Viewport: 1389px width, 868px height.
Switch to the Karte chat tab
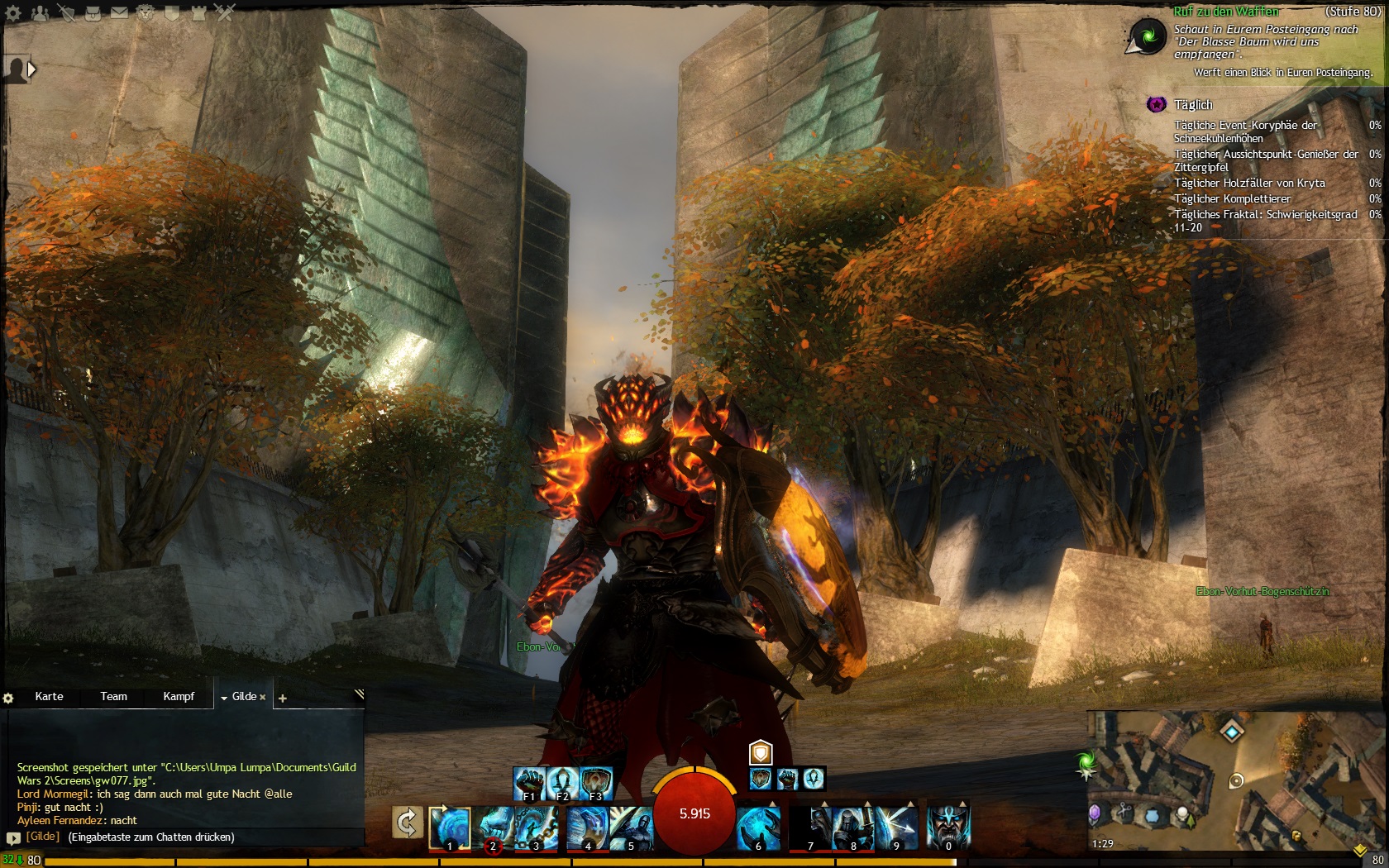coord(49,696)
